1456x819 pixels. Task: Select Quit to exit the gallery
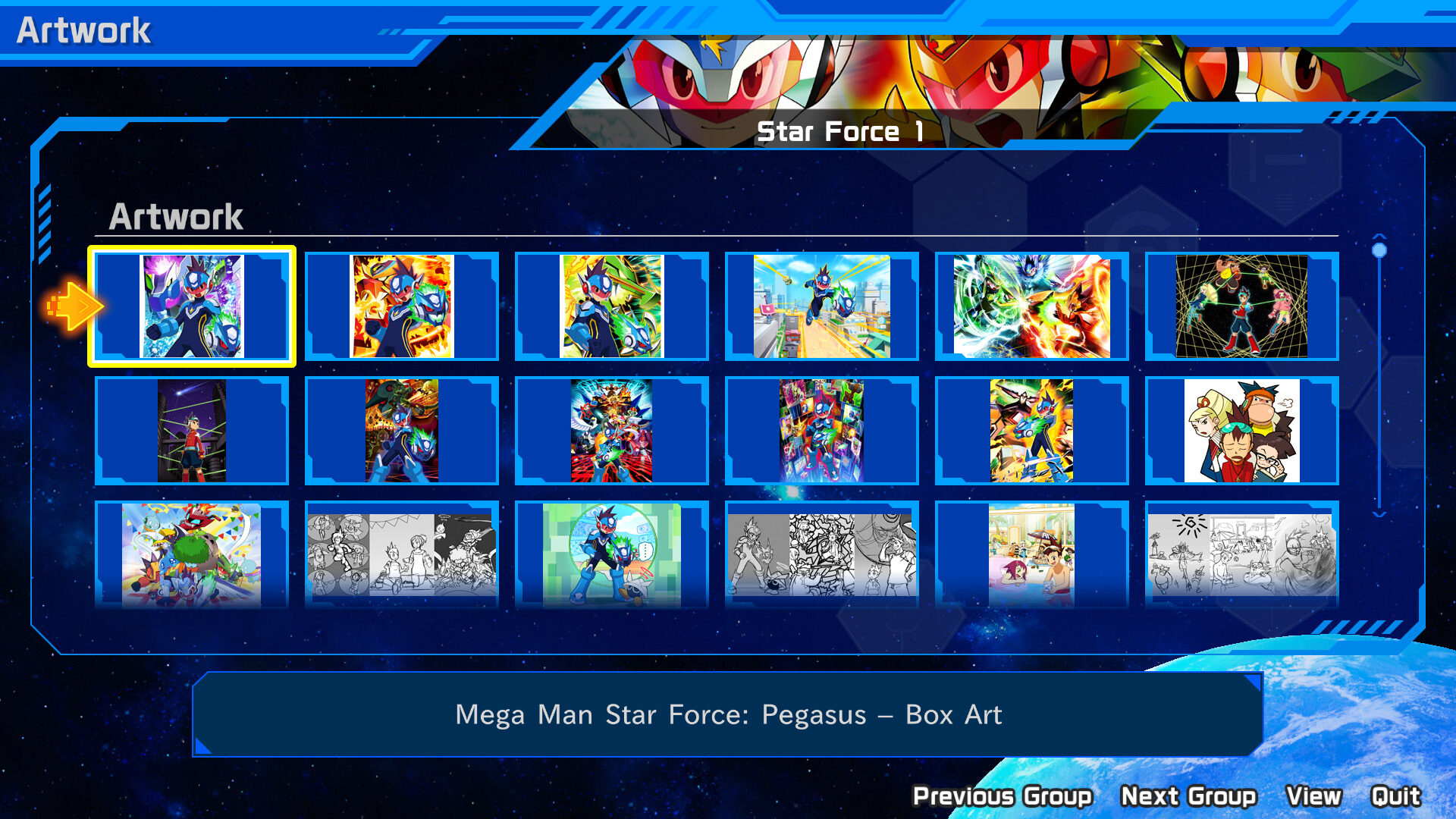coord(1398,795)
